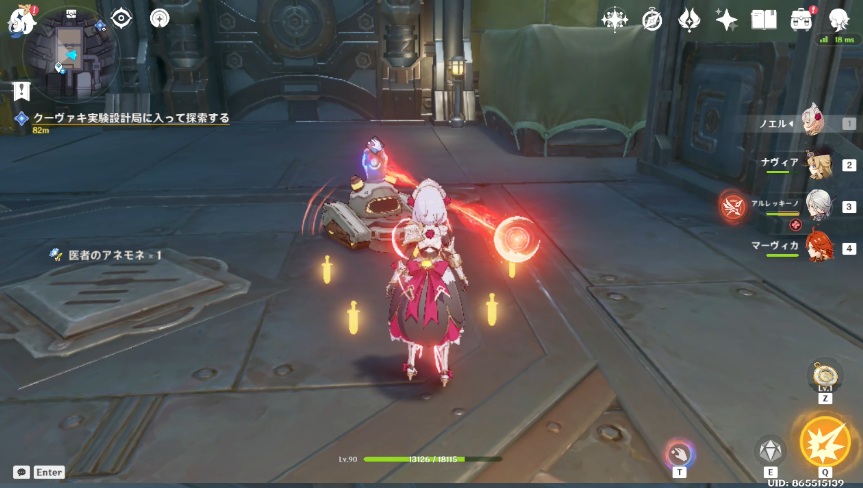Open the winged emblem events icon
Screen dimensions: 863x488
pyautogui.click(x=689, y=19)
